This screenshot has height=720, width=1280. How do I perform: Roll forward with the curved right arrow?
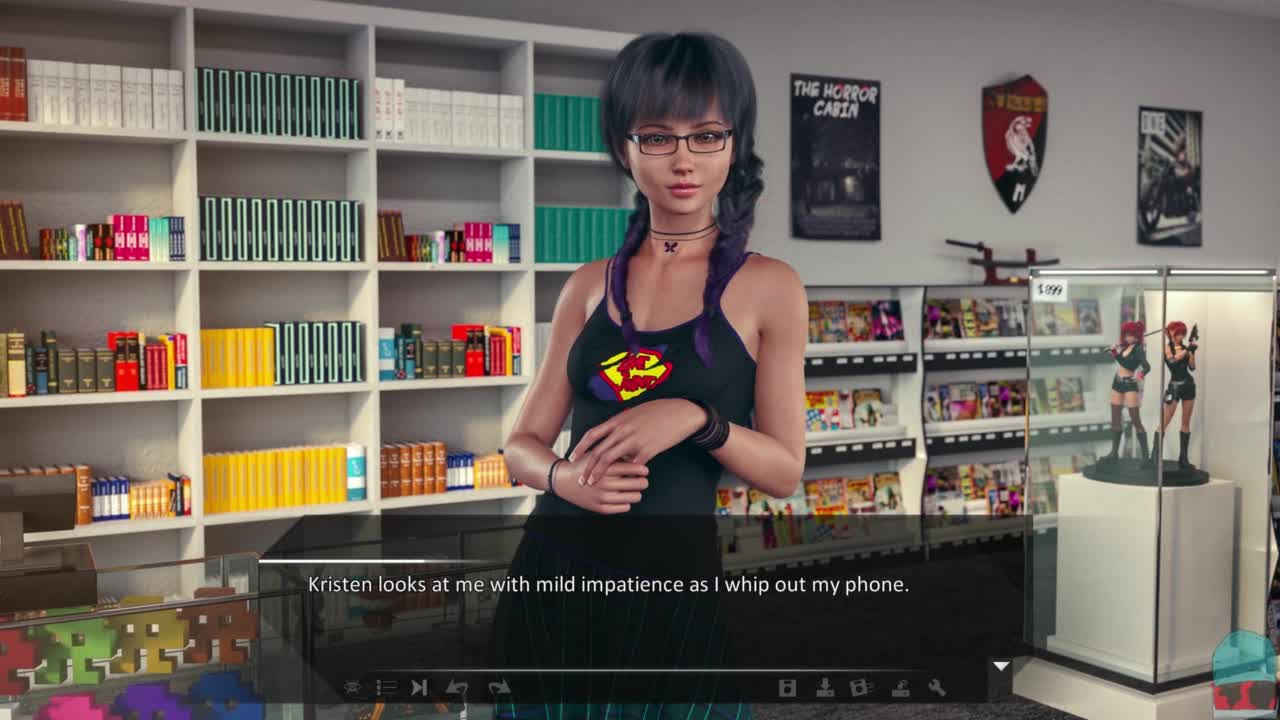click(x=498, y=687)
